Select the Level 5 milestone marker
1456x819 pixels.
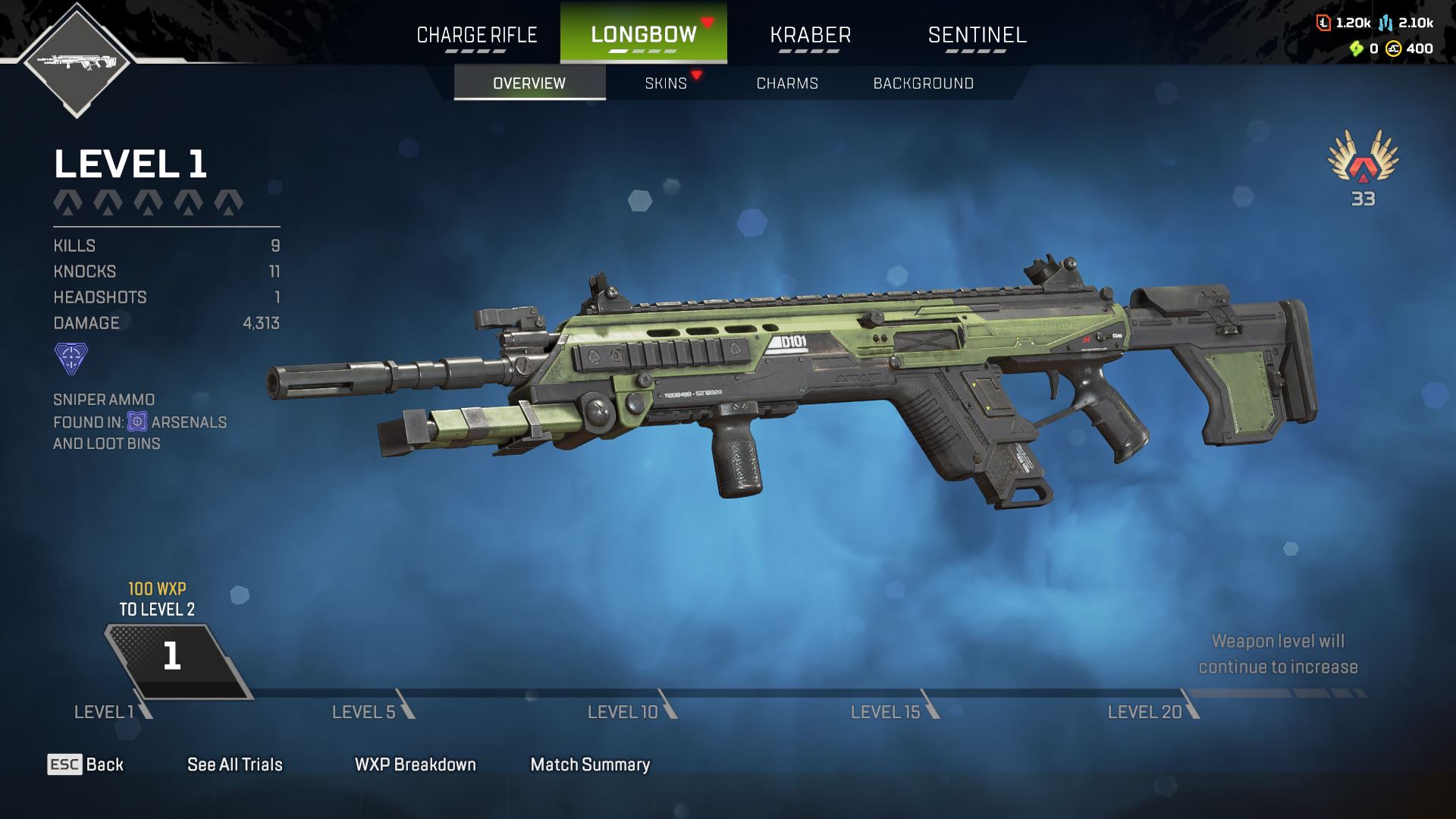coord(372,711)
